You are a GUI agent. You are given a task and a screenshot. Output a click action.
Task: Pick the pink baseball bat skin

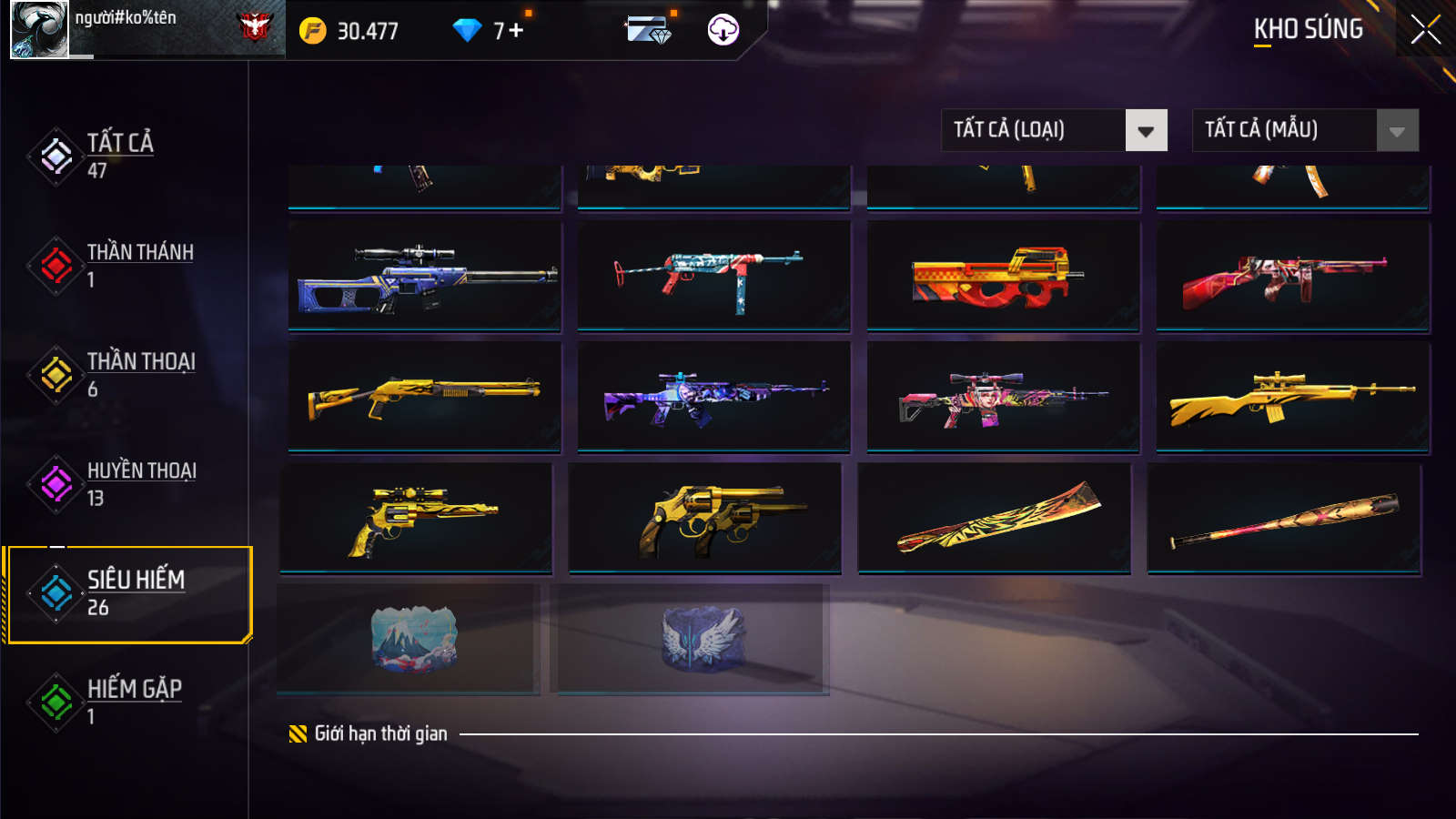click(1284, 520)
